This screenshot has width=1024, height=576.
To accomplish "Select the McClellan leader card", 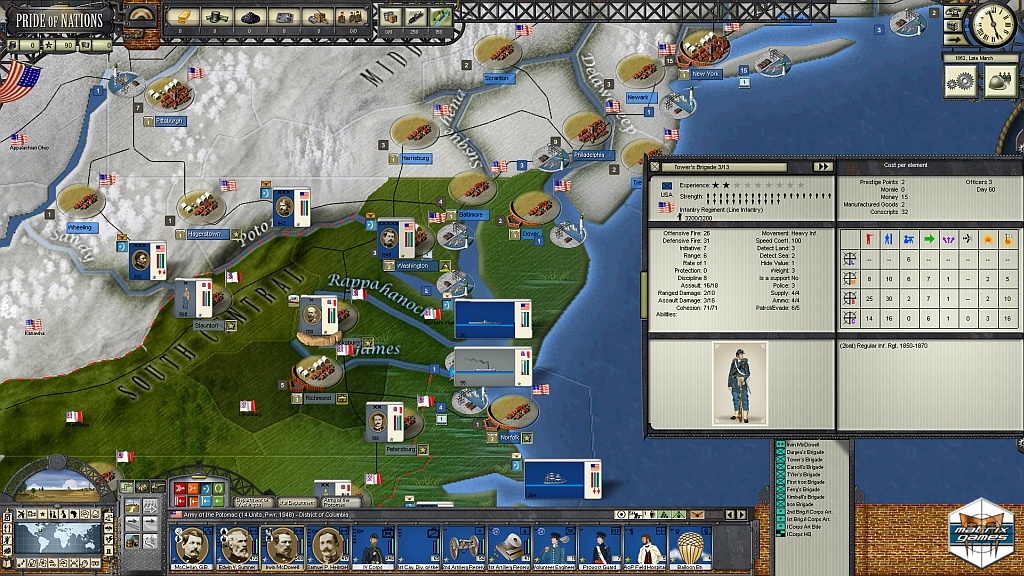I will [191, 546].
